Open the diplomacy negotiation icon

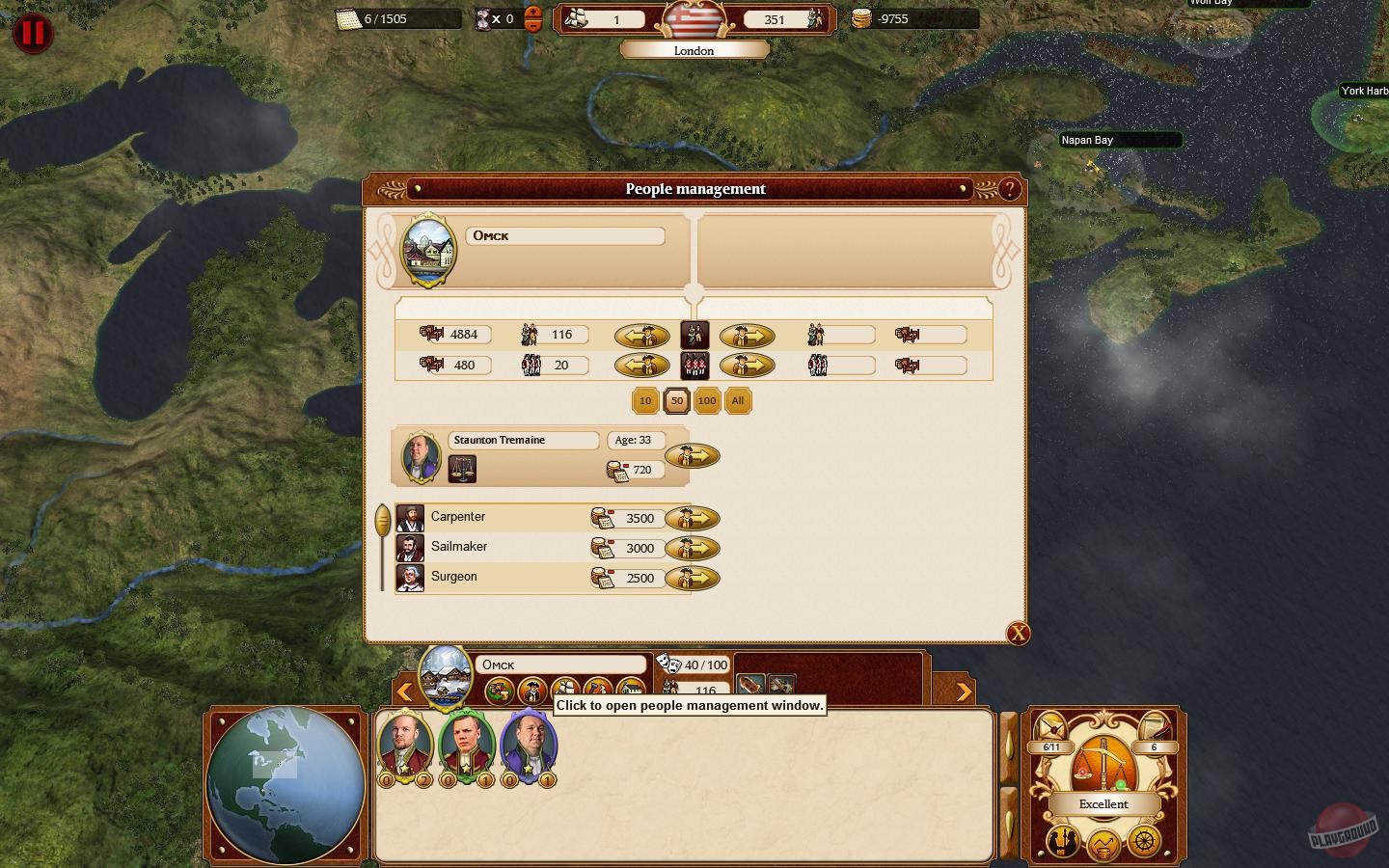(x=1063, y=843)
